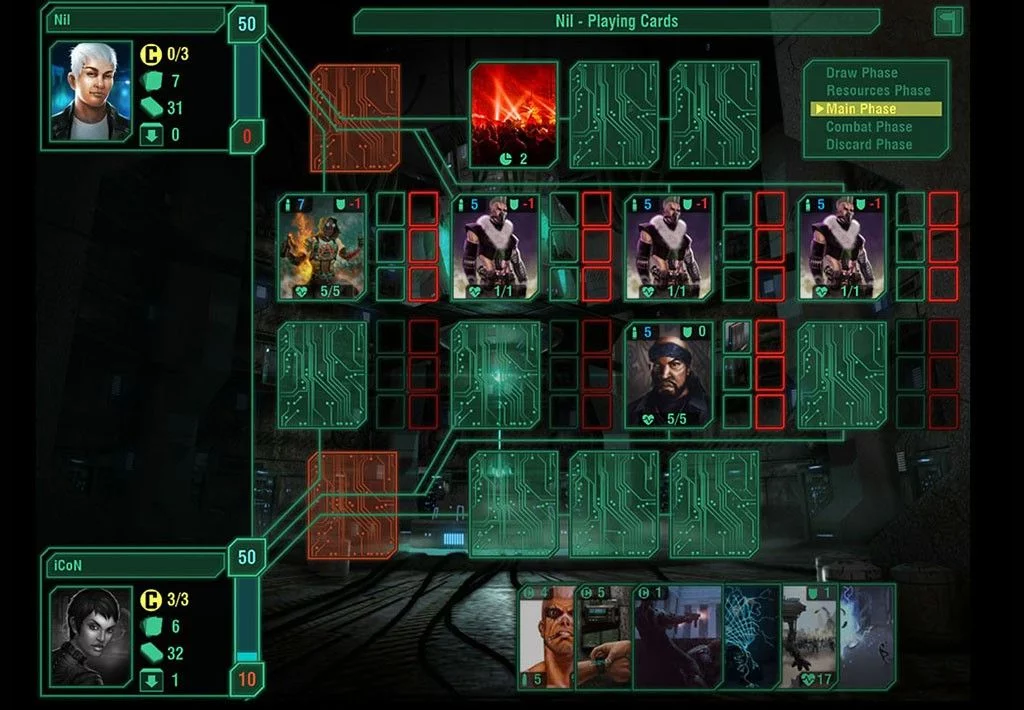Click Nil's orange deck pile
Screen dimensions: 1024x710
355,118
